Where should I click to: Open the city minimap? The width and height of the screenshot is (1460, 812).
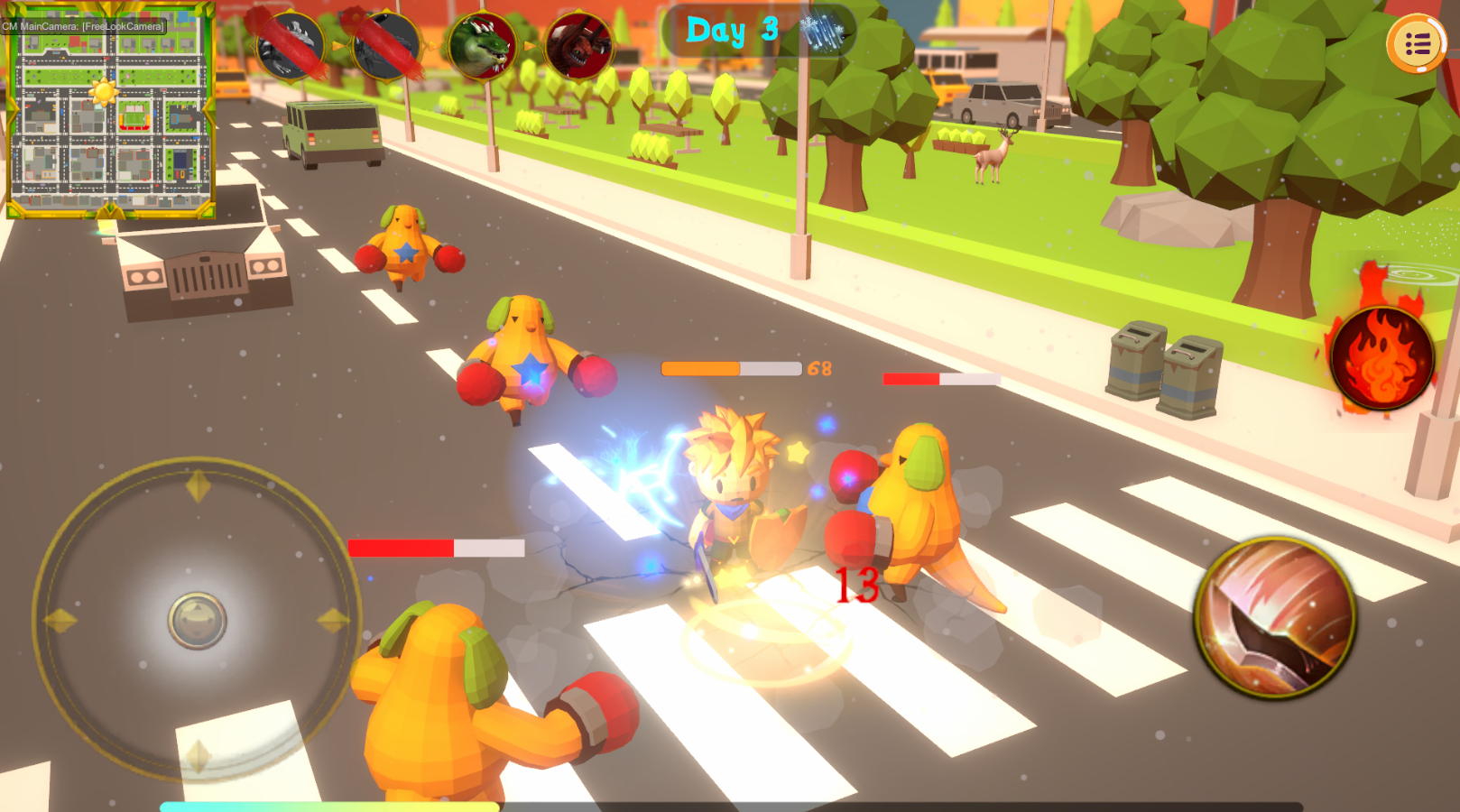pos(110,111)
